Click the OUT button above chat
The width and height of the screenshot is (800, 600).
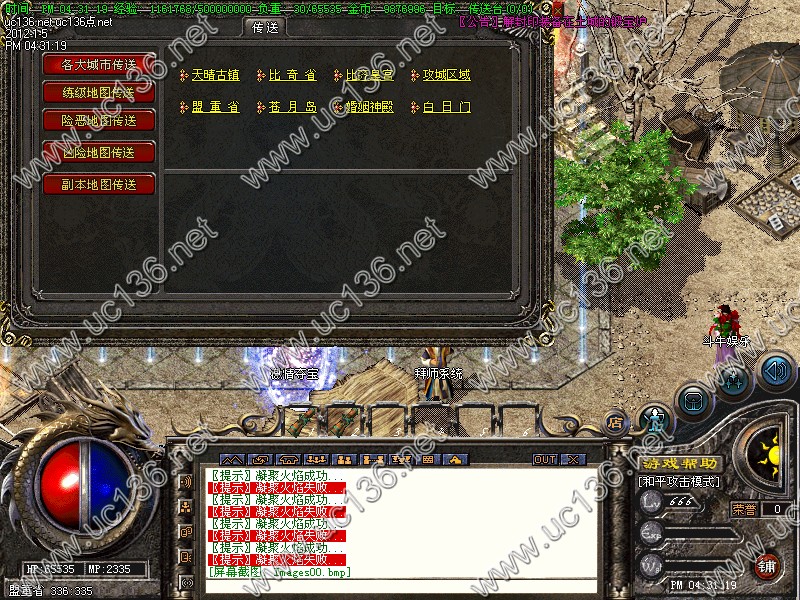(x=545, y=460)
